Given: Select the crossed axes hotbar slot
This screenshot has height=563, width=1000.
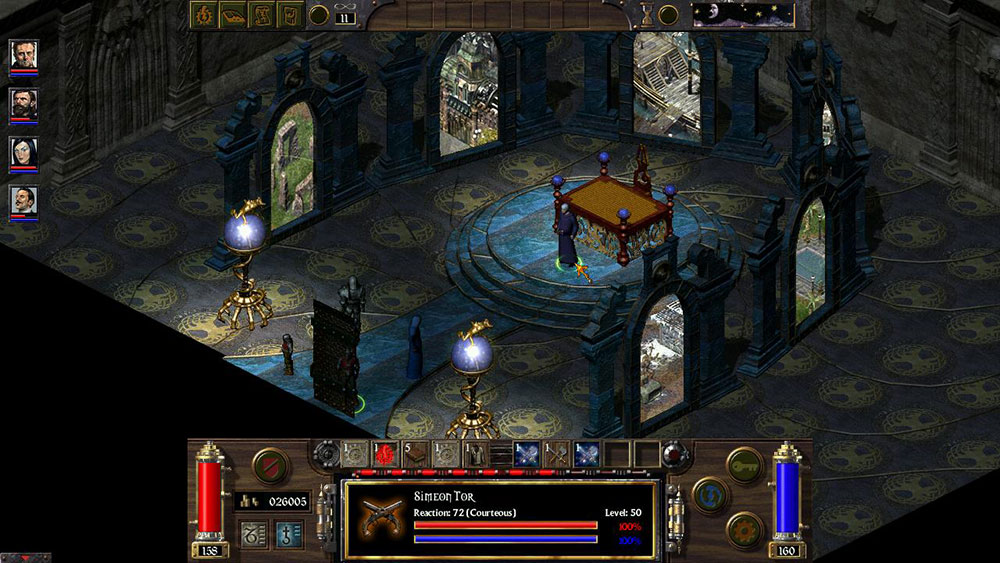Looking at the screenshot, I should [557, 454].
